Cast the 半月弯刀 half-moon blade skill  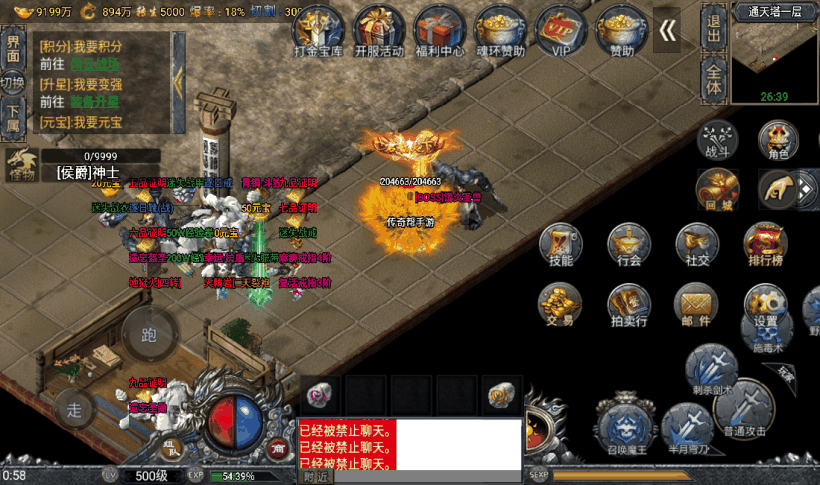687,428
